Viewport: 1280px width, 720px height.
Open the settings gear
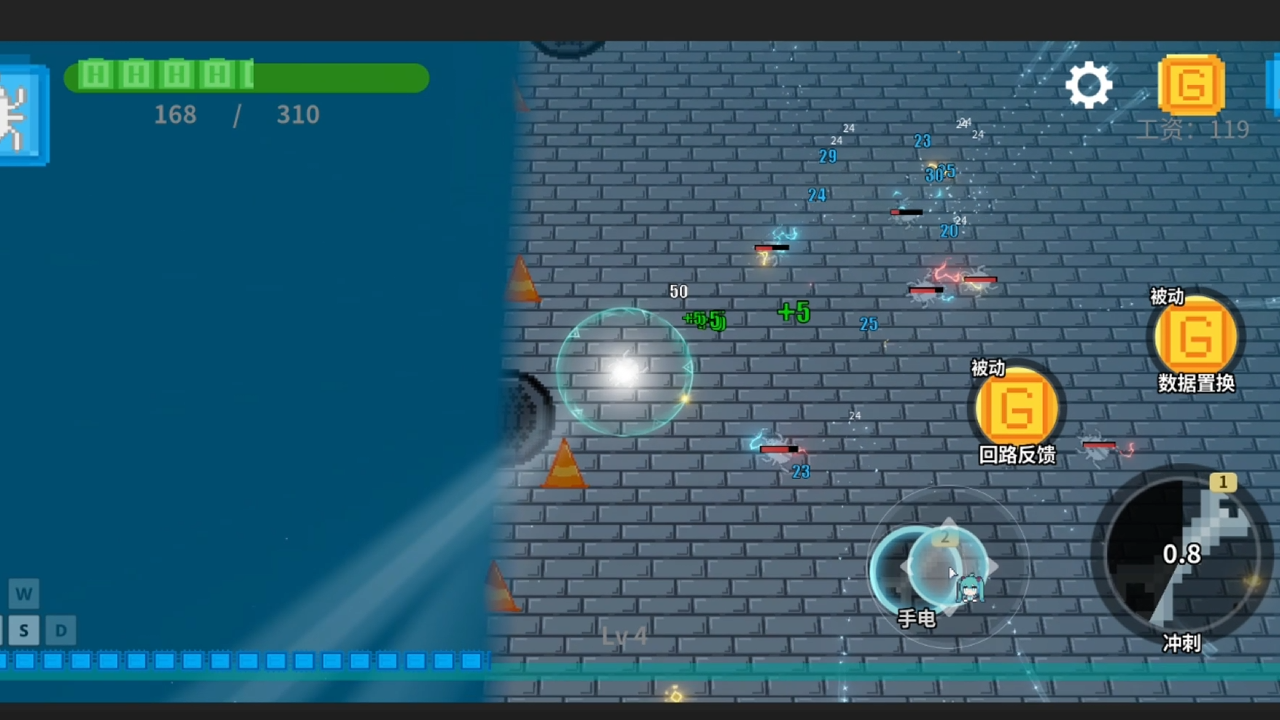pos(1089,85)
